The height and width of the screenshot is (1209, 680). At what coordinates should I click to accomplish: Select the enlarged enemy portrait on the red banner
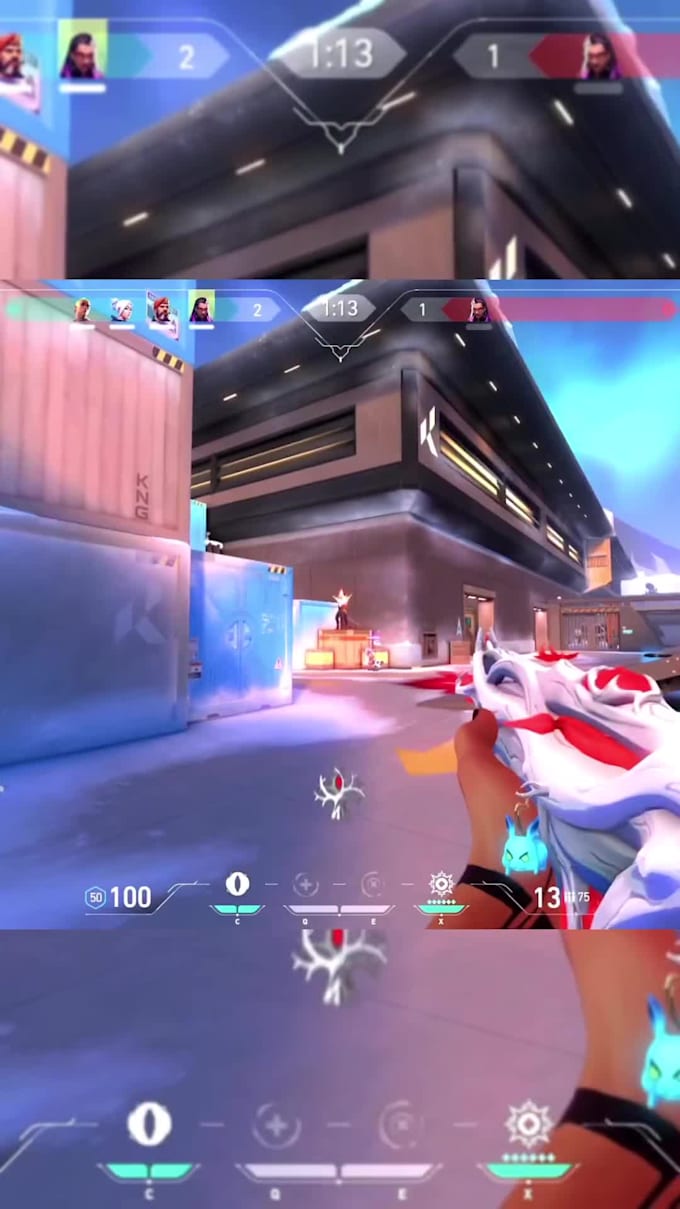[598, 56]
